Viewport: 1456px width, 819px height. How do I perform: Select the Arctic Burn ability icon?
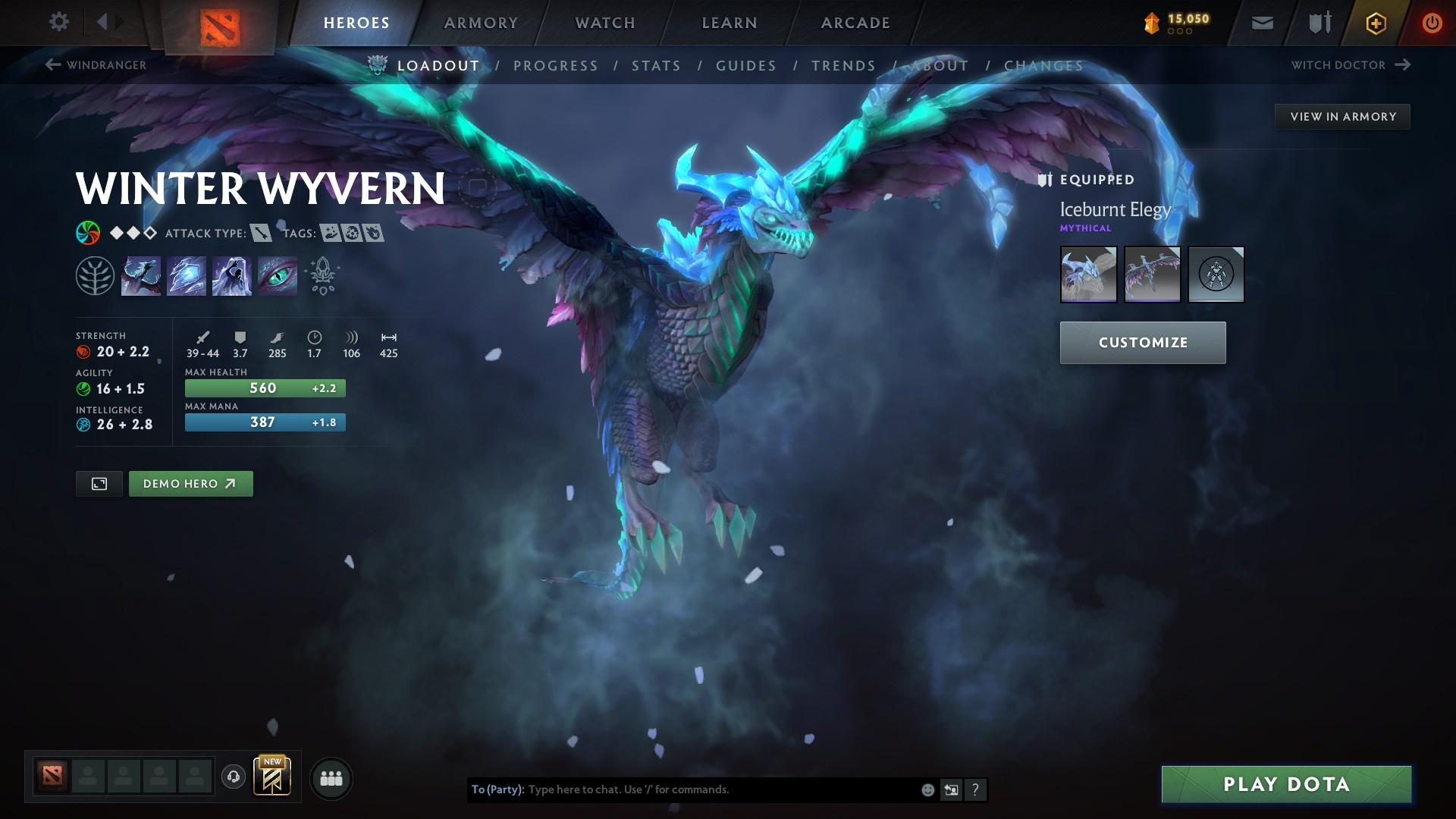[140, 275]
